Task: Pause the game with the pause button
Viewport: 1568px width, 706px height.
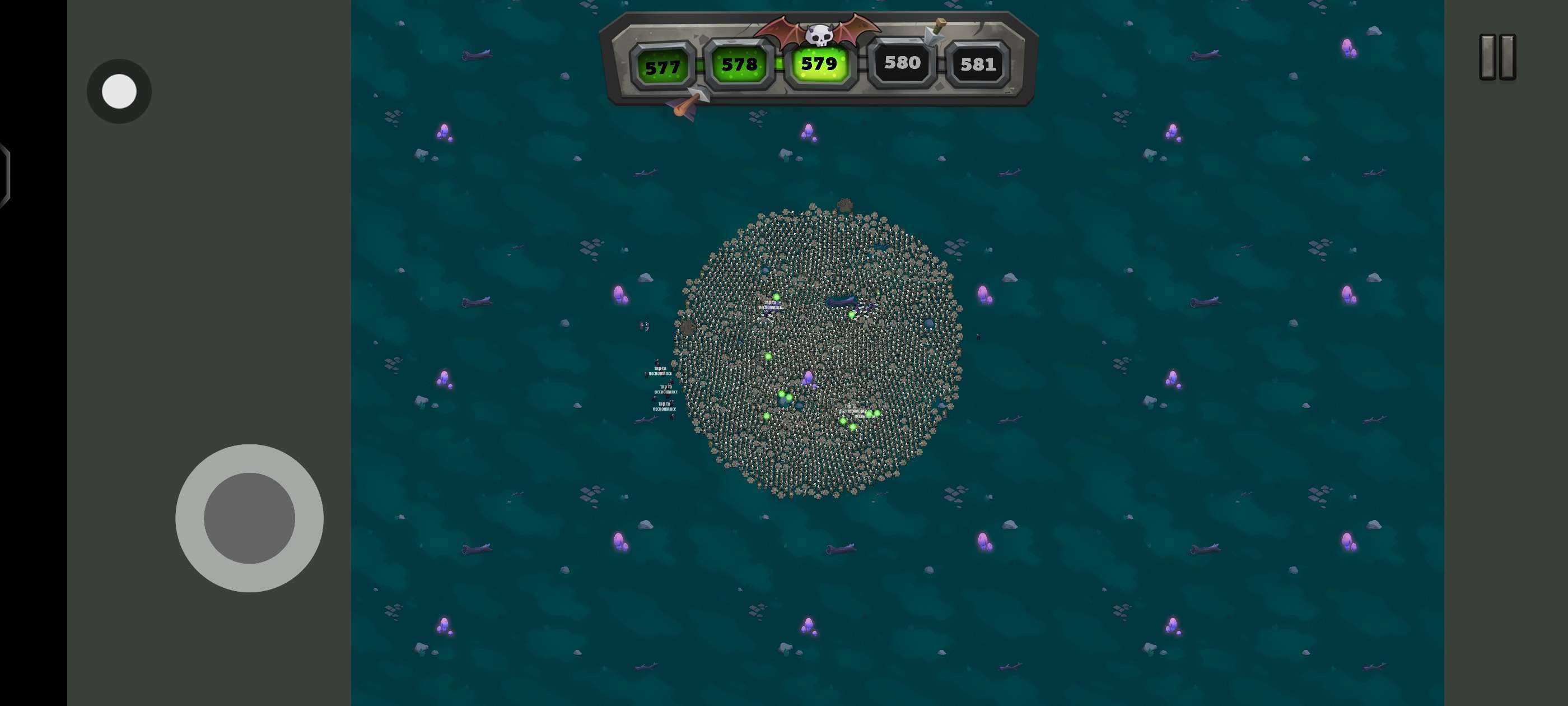Action: [x=1497, y=57]
